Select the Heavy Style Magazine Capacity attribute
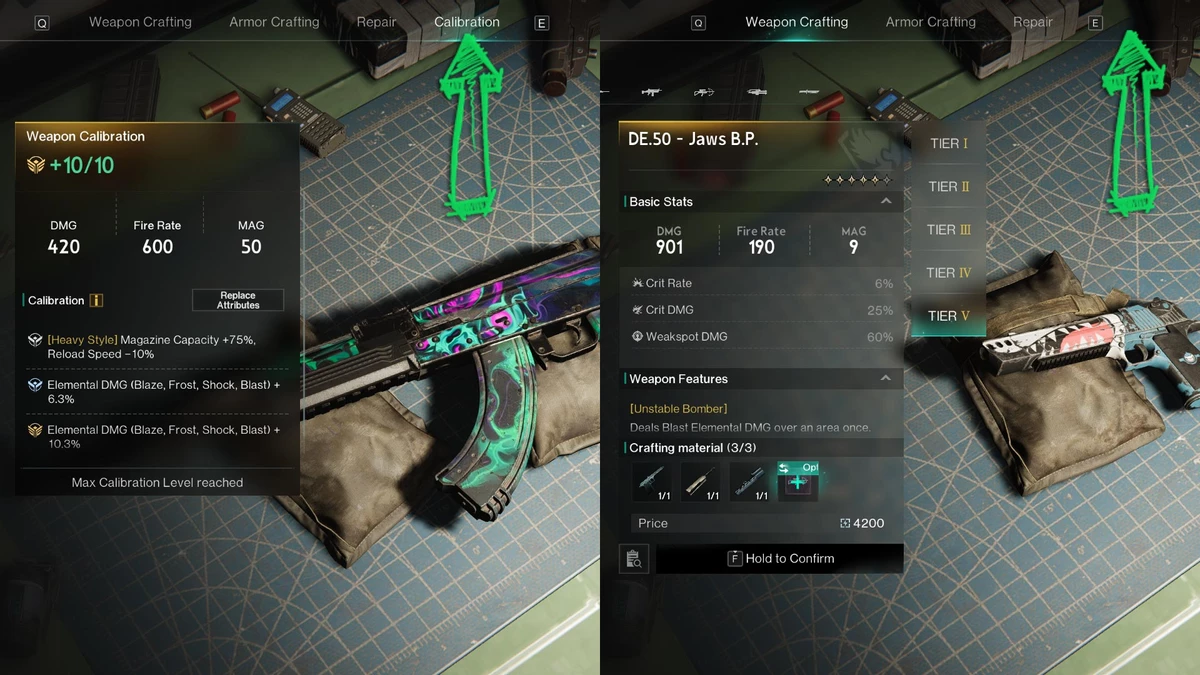The image size is (1200, 675). click(x=157, y=347)
